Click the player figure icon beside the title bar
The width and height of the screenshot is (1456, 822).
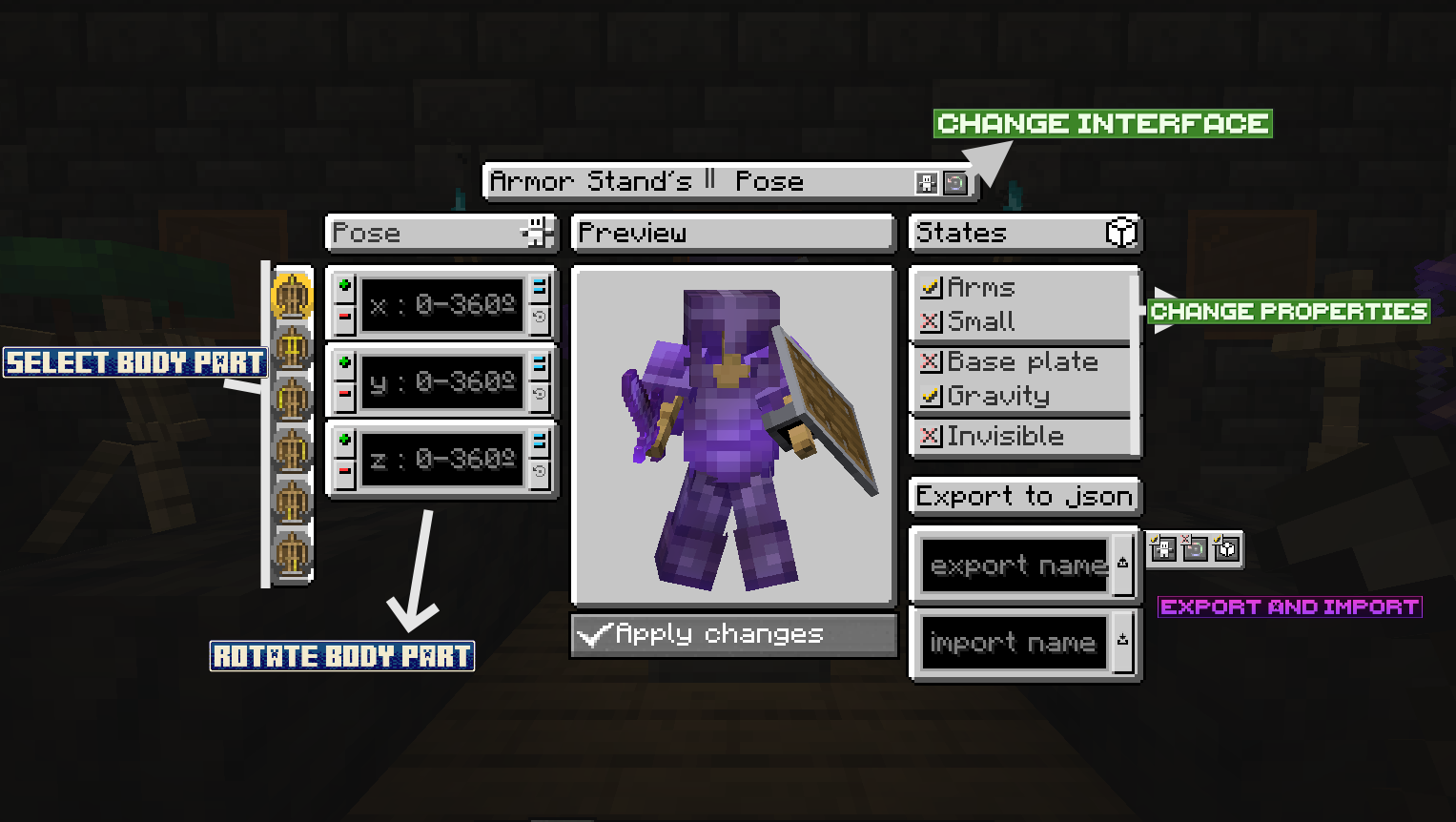926,182
